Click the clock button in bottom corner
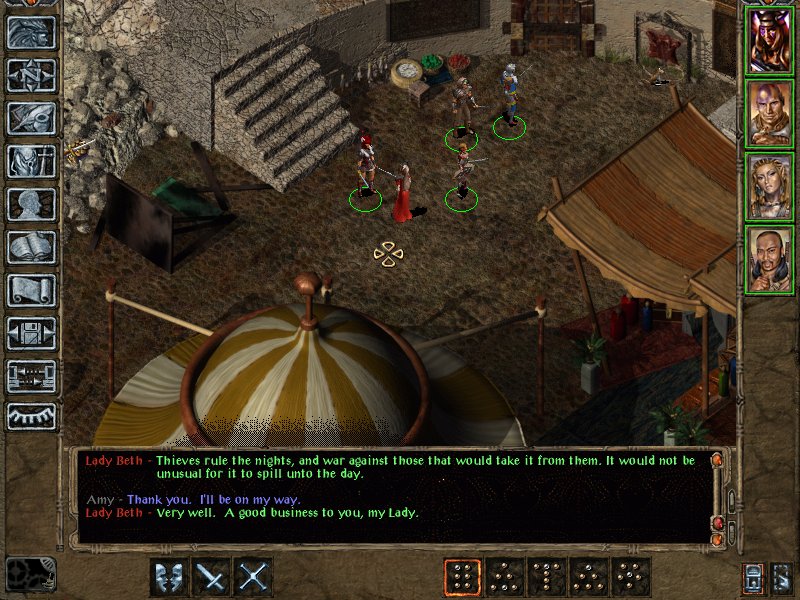Screen dimensions: 800x600 (x=30, y=574)
